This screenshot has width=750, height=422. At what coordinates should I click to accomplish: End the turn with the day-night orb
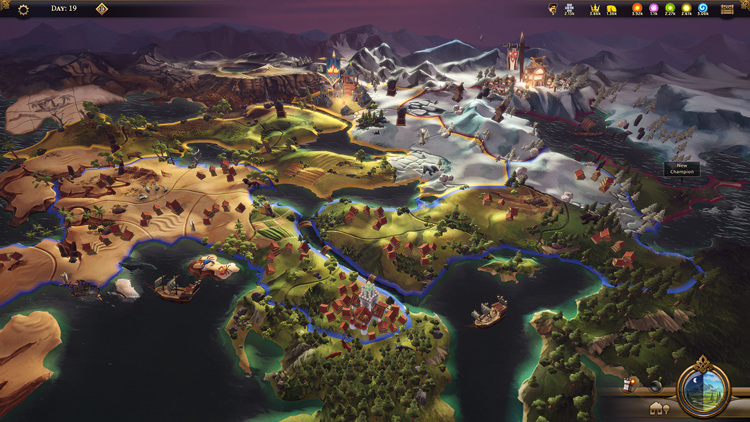click(702, 388)
